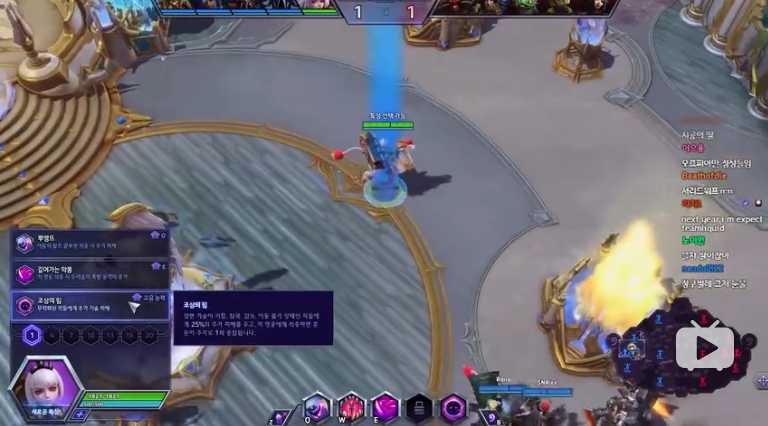768x426 pixels.
Task: Click the level 1 talent tier hexagon
Action: [33, 336]
